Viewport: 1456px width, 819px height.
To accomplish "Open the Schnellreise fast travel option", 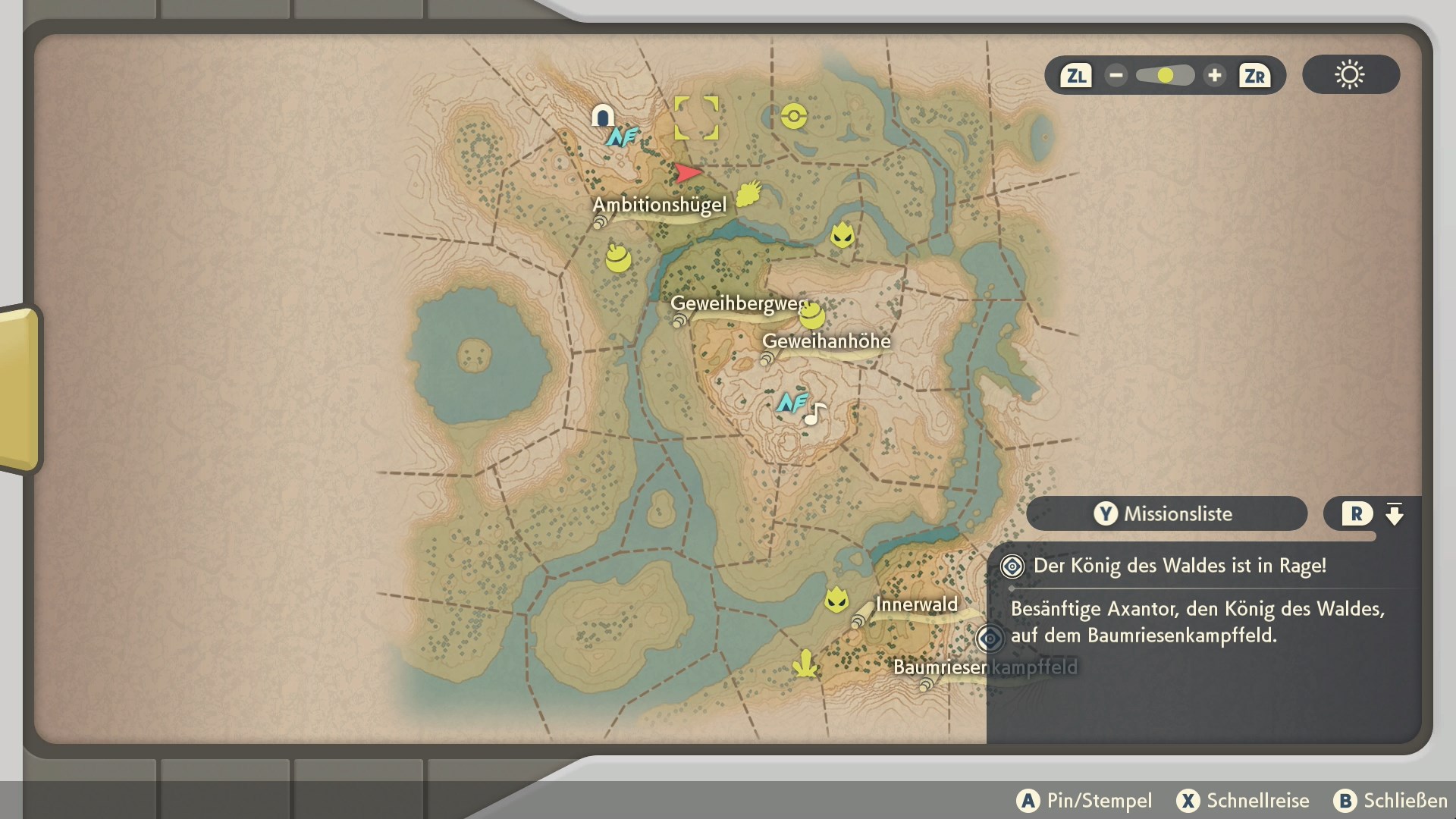I will 1243,801.
